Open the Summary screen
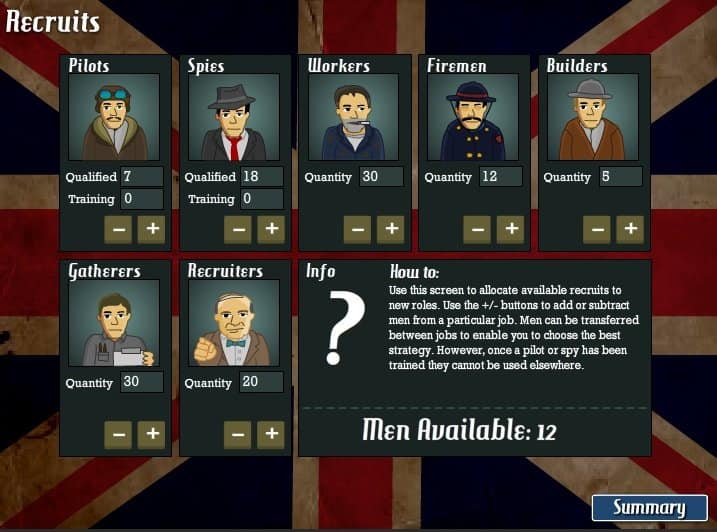 tap(649, 507)
